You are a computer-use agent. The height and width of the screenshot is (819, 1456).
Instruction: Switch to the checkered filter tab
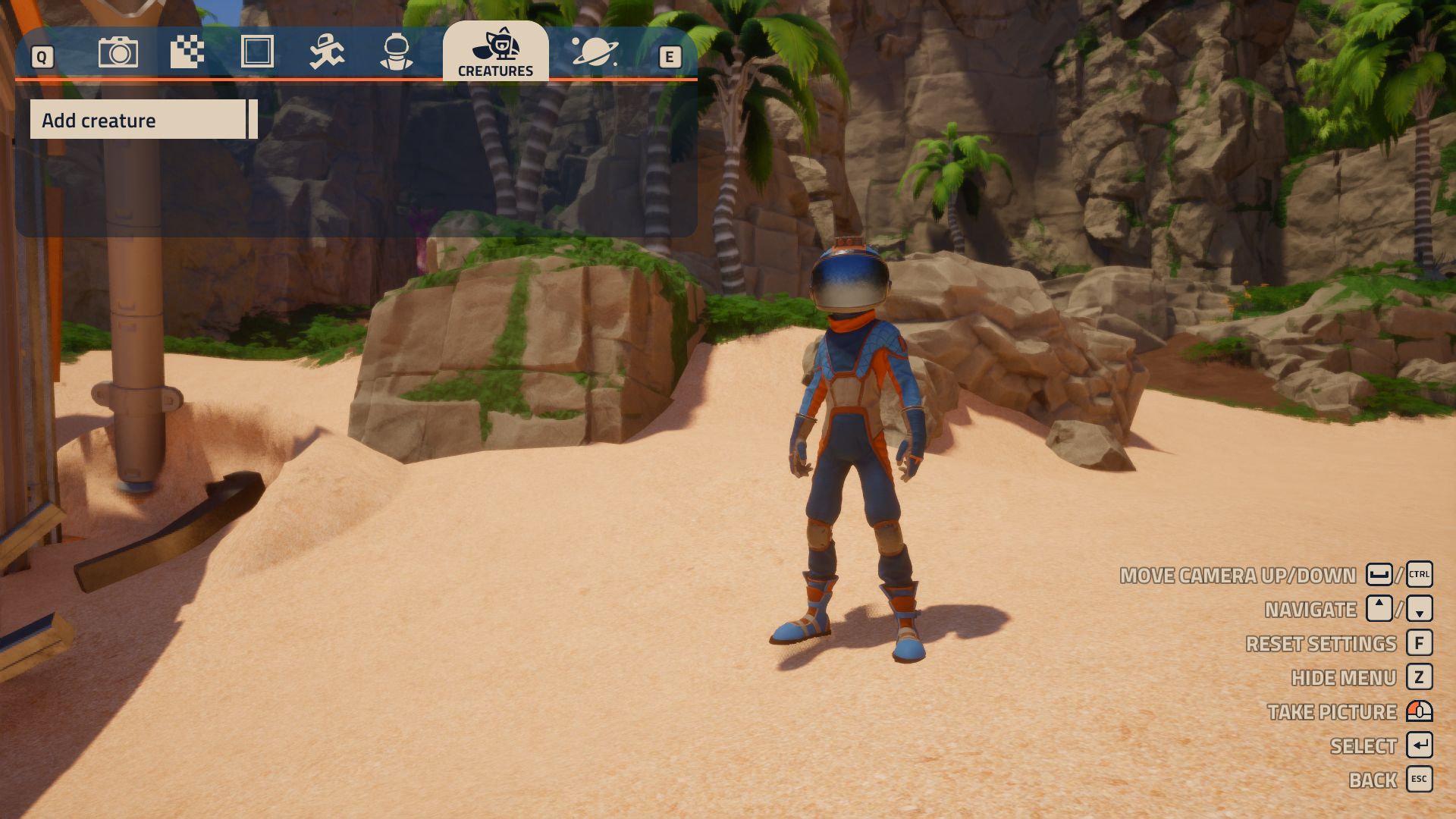(x=187, y=52)
